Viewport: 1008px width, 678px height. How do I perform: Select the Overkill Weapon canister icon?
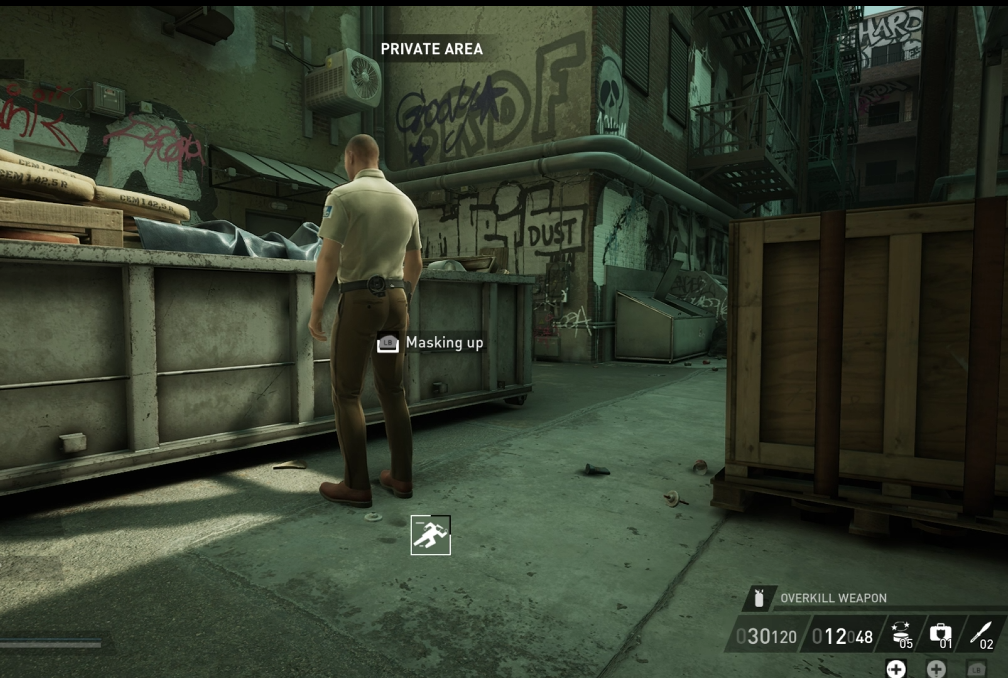tap(759, 598)
